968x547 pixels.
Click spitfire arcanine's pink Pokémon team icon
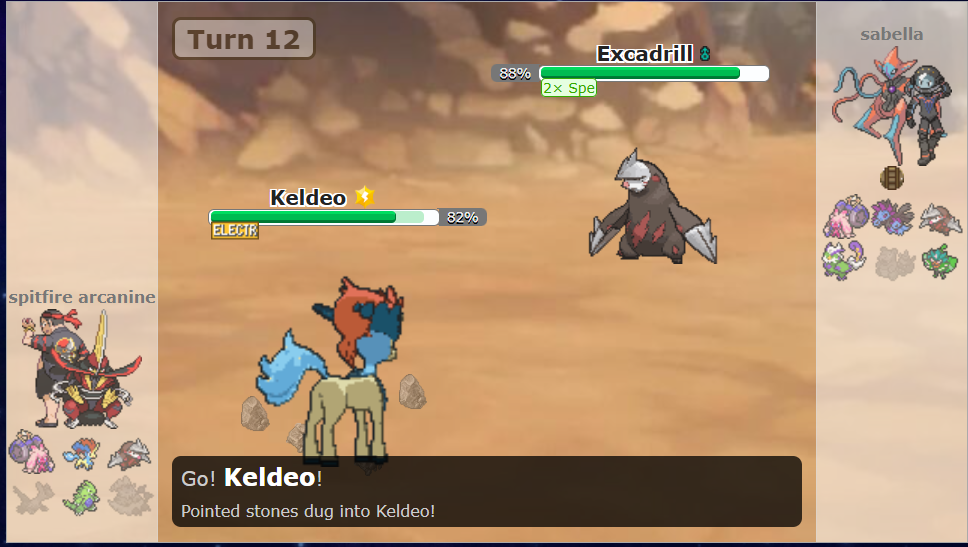[x=30, y=452]
